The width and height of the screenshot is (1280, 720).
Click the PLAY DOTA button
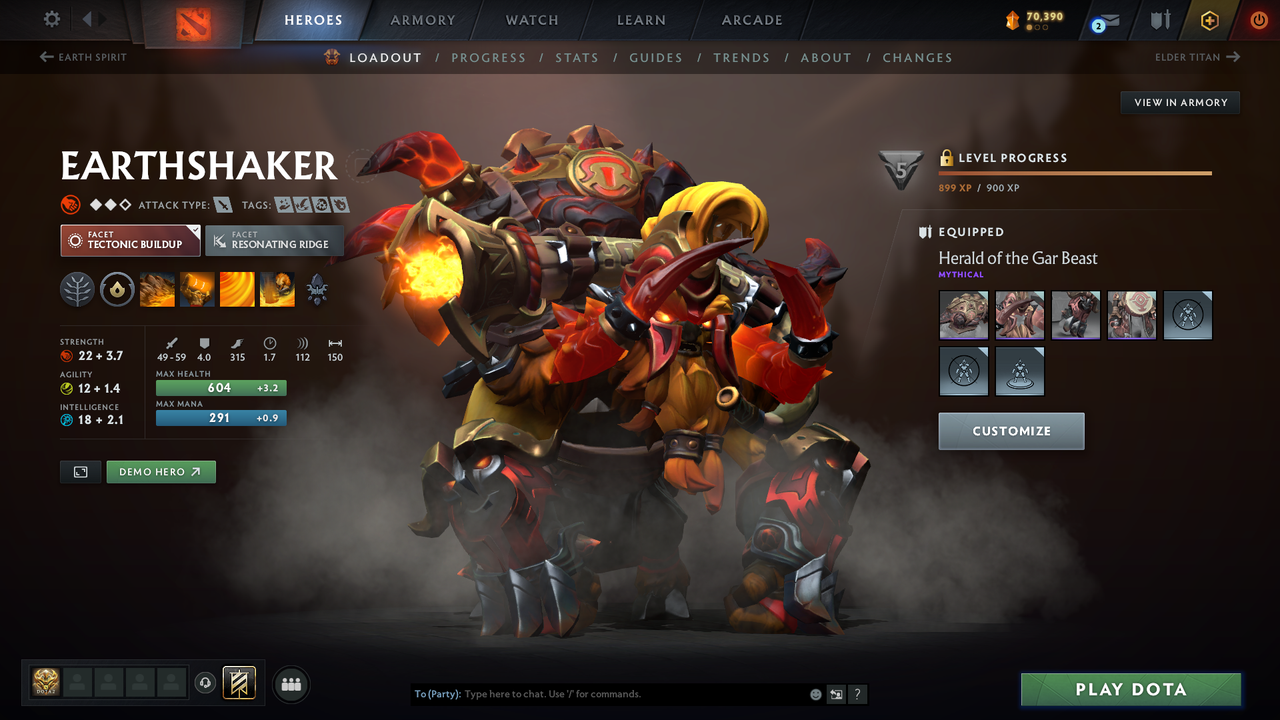(x=1130, y=689)
